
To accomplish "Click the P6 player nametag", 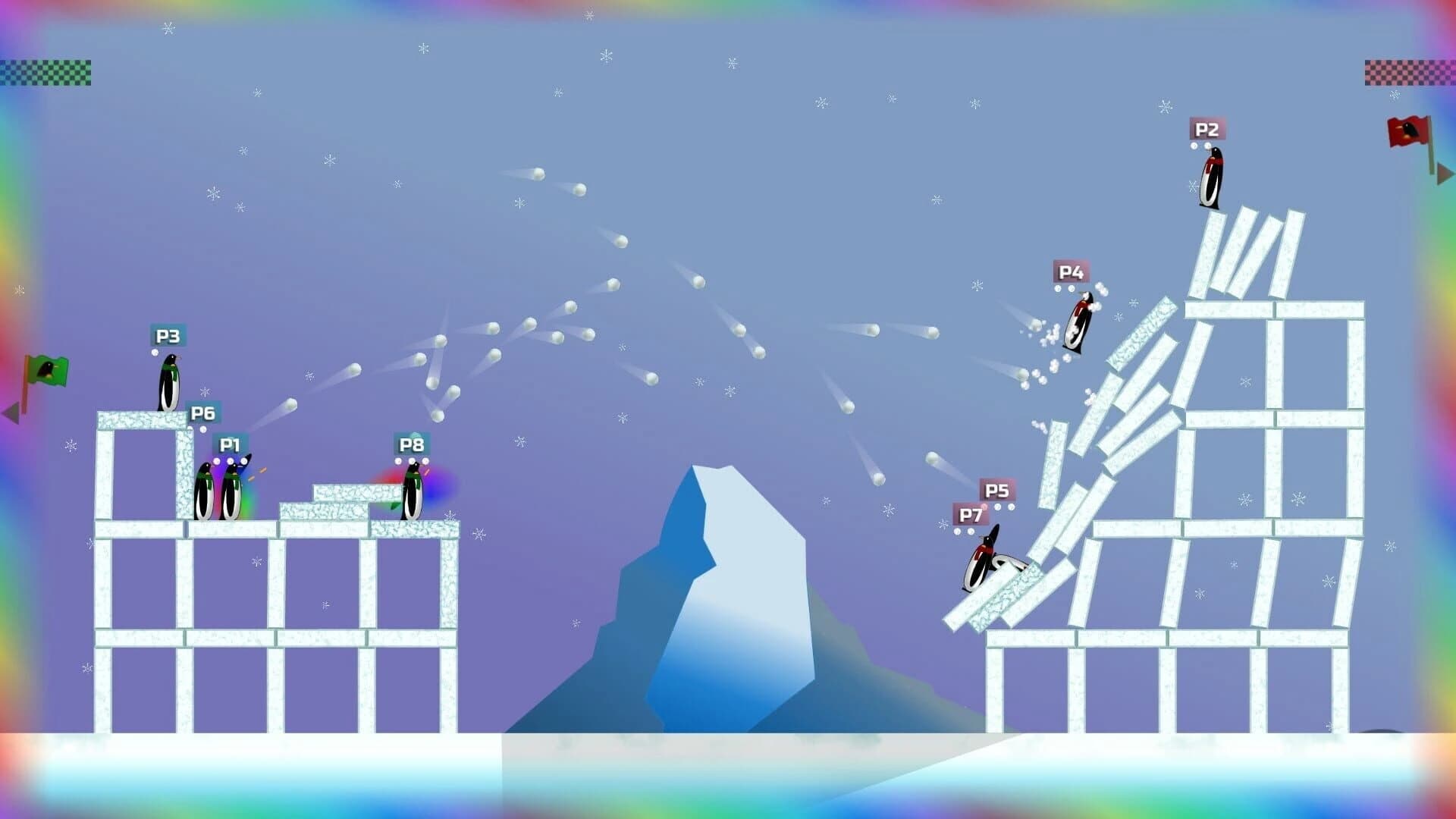I will [x=203, y=413].
